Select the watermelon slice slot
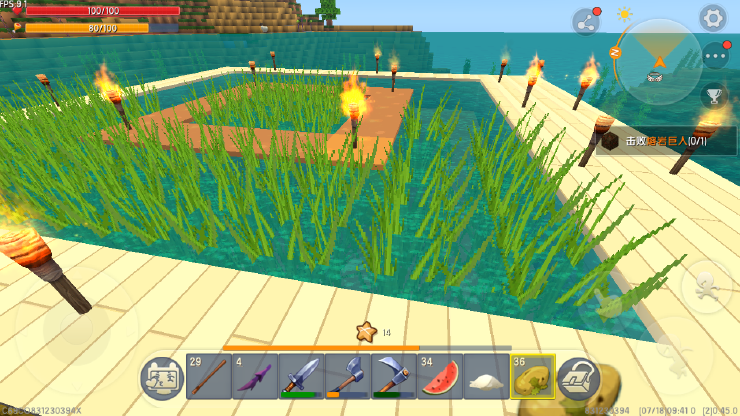The image size is (740, 416). [x=440, y=378]
